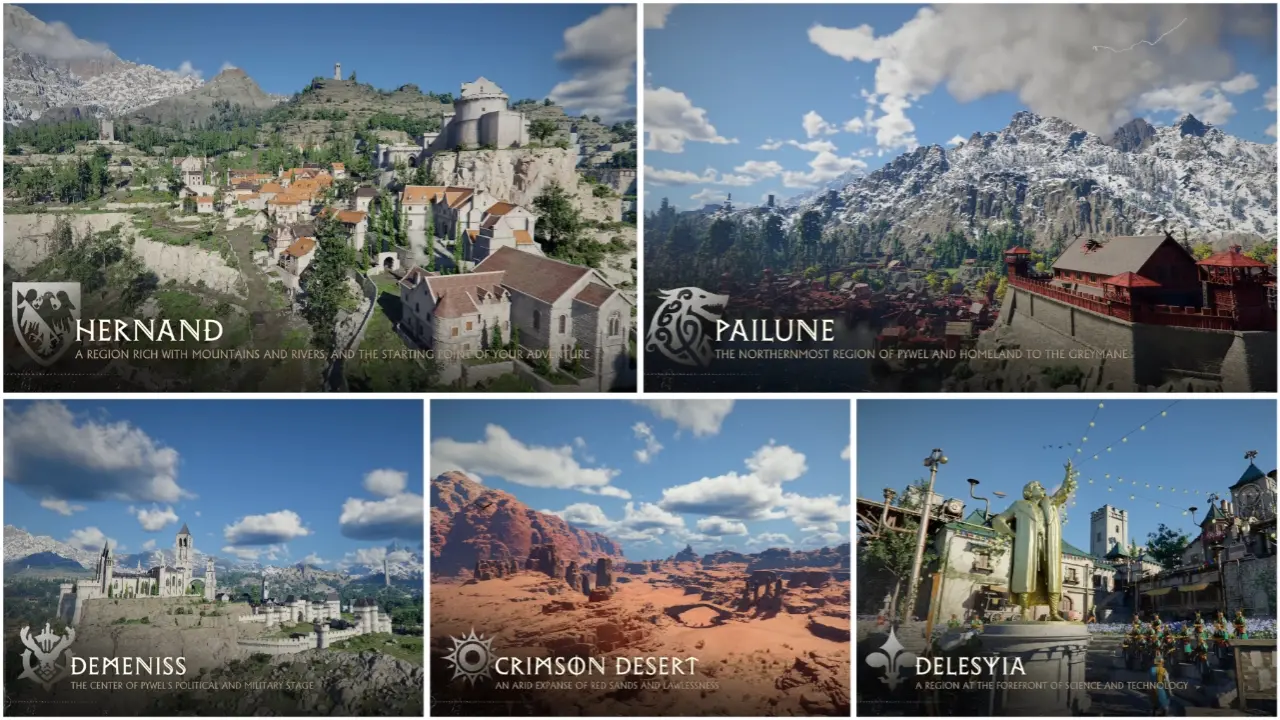Open the Pailune region panel
The height and width of the screenshot is (720, 1280).
[960, 198]
